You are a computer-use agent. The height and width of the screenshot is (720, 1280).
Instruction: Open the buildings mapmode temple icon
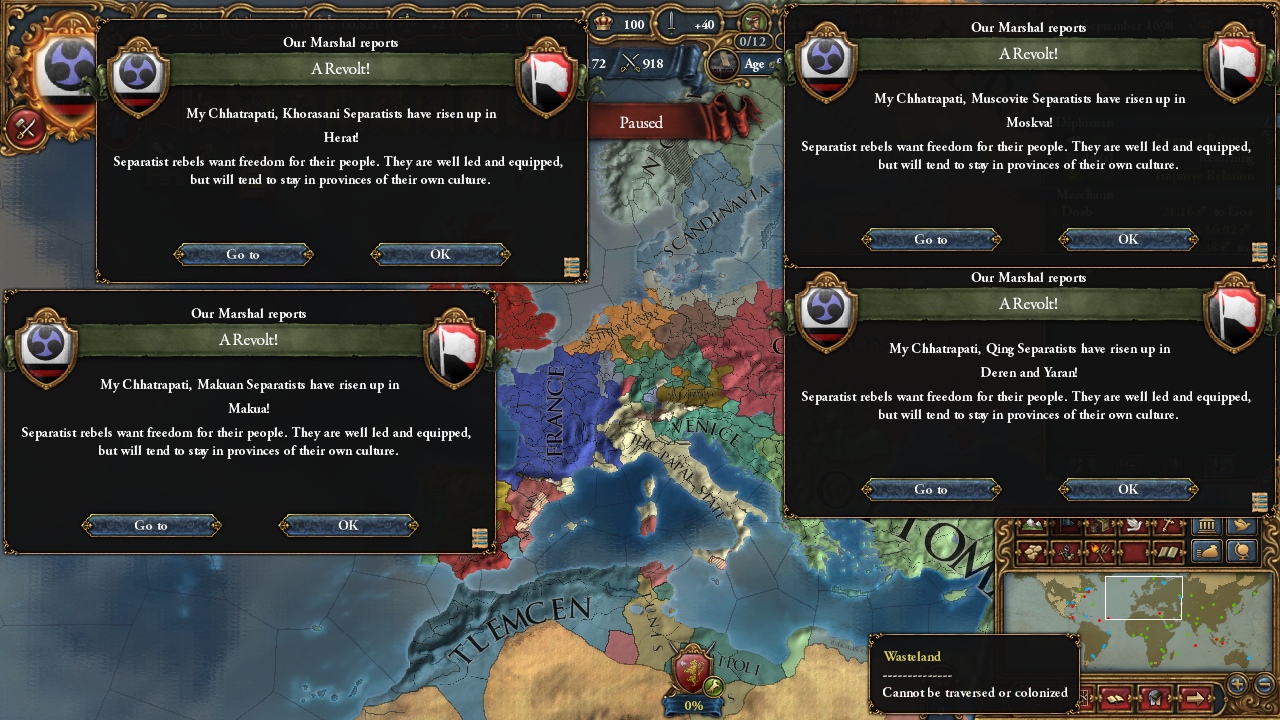tap(1206, 525)
